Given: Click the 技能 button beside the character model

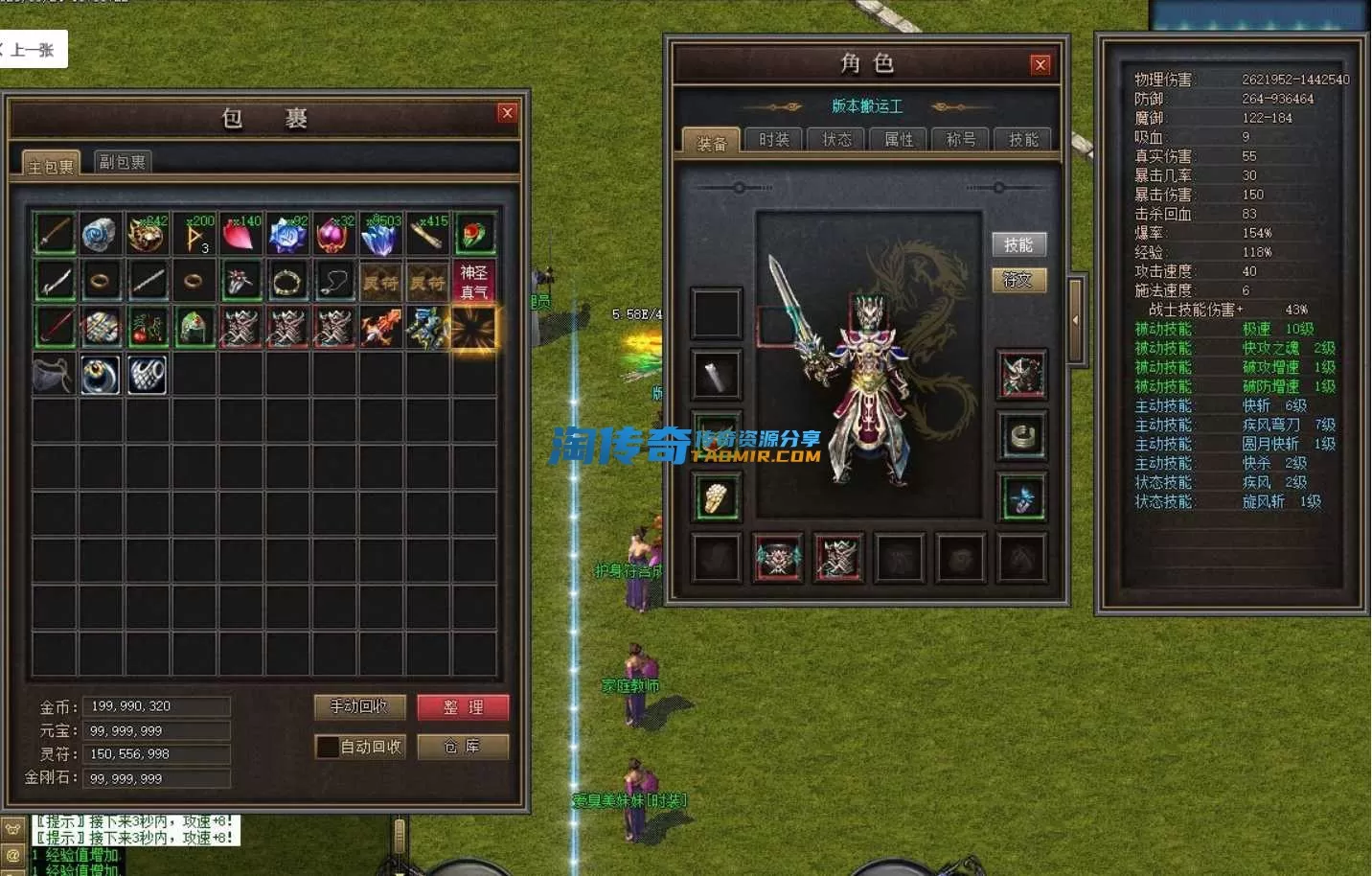Looking at the screenshot, I should (1018, 244).
